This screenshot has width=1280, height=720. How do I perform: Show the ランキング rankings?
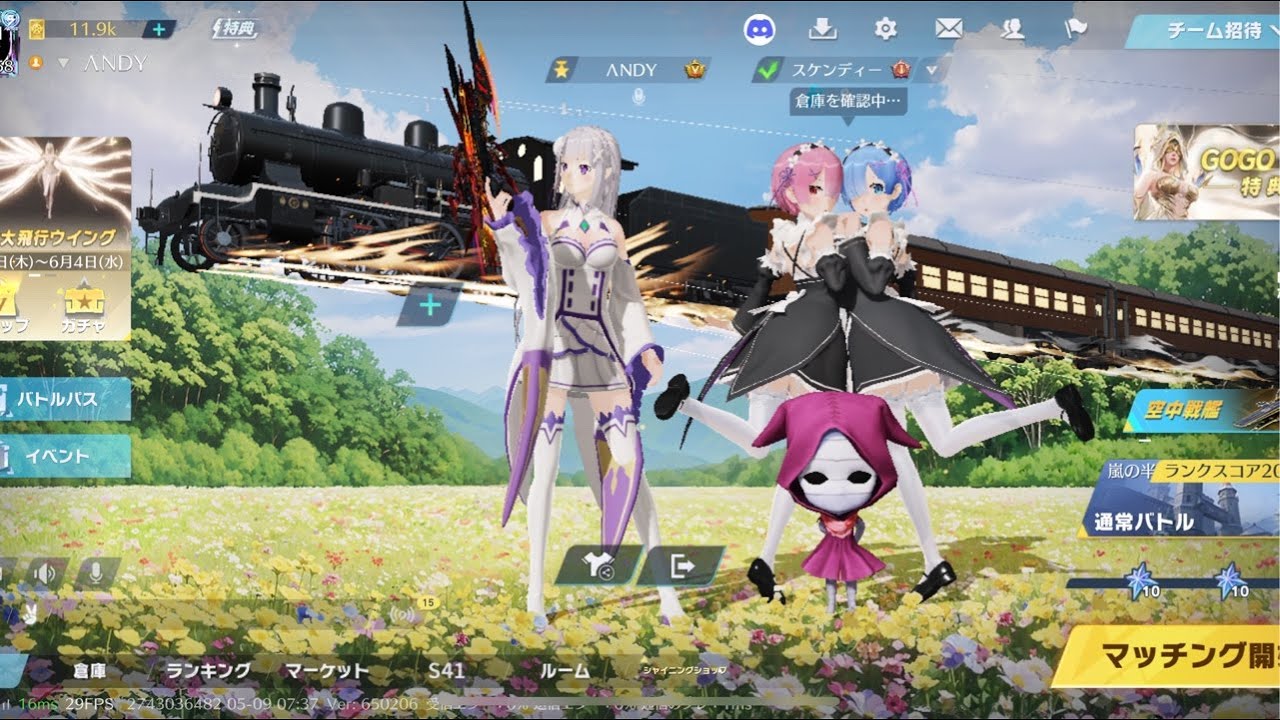(209, 671)
